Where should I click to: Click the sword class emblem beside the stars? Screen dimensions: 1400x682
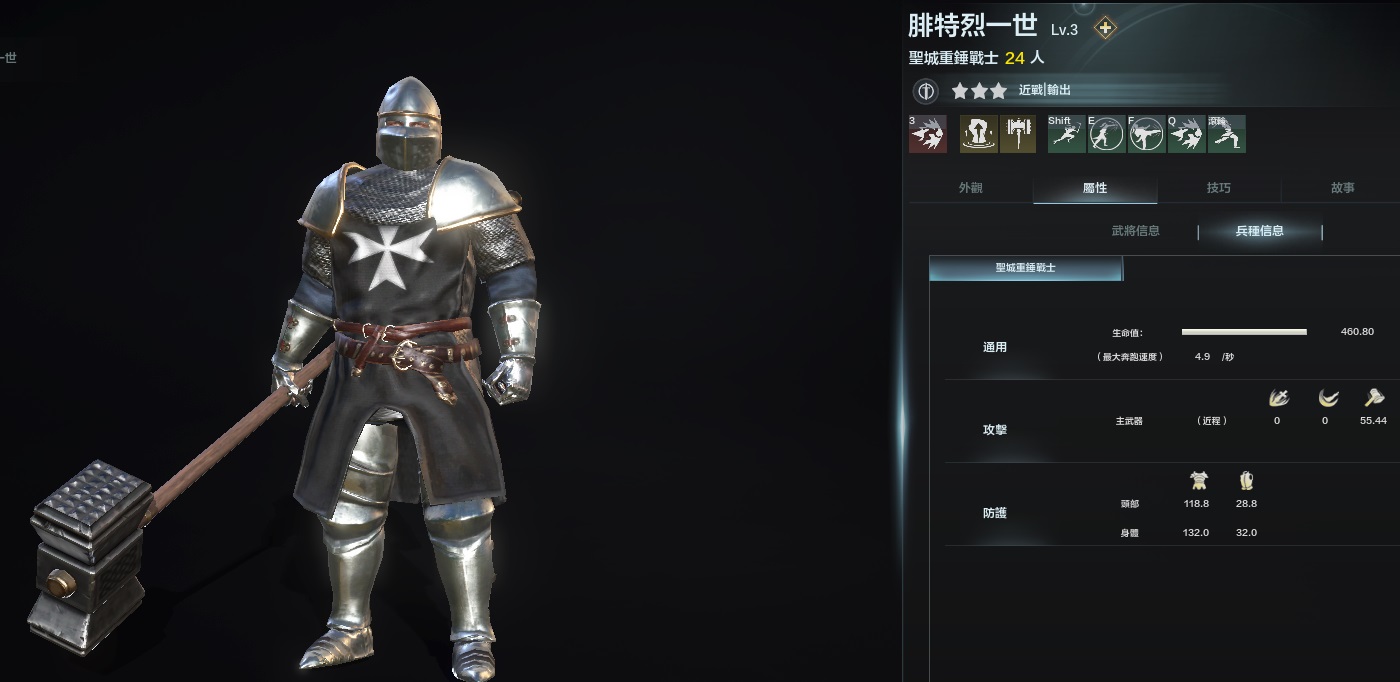[926, 91]
